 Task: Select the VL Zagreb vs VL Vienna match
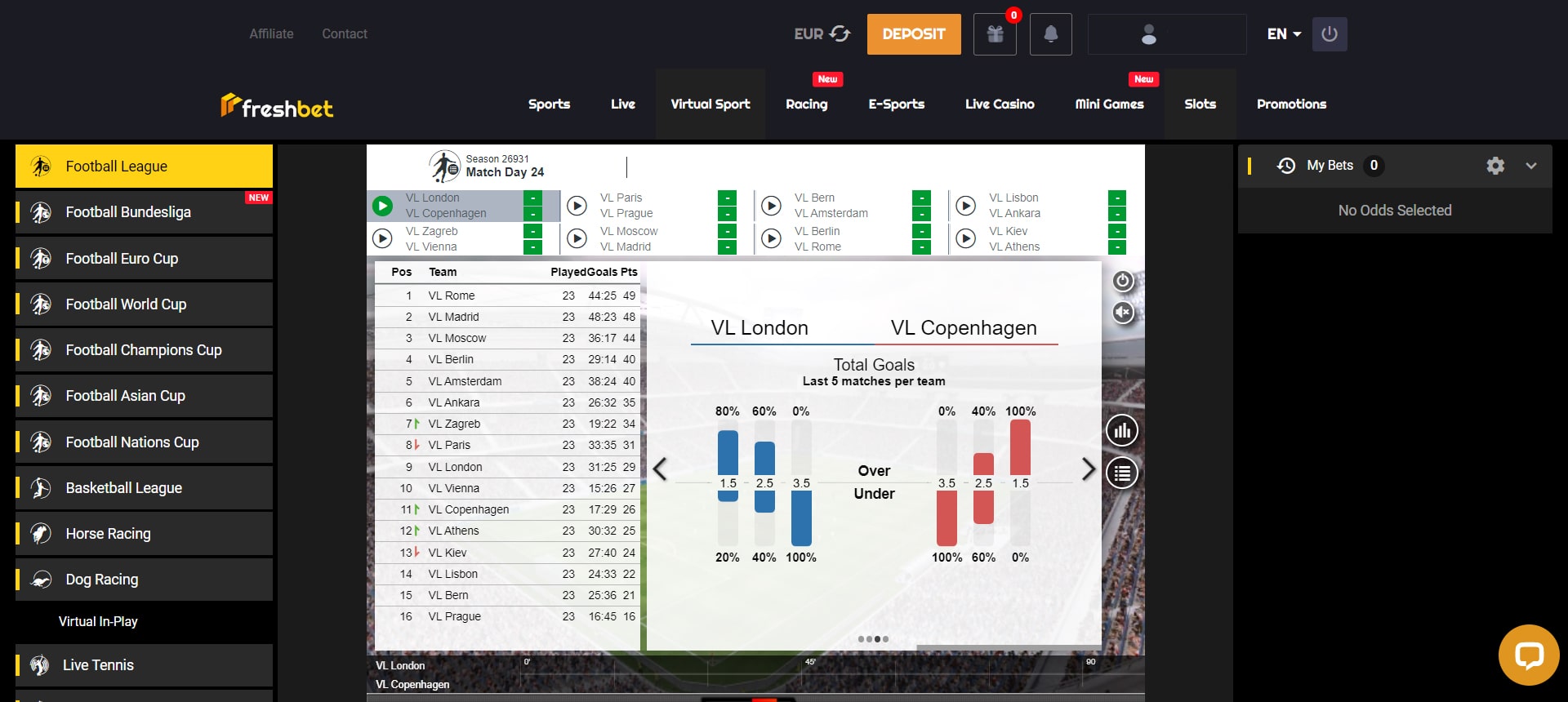coord(382,239)
